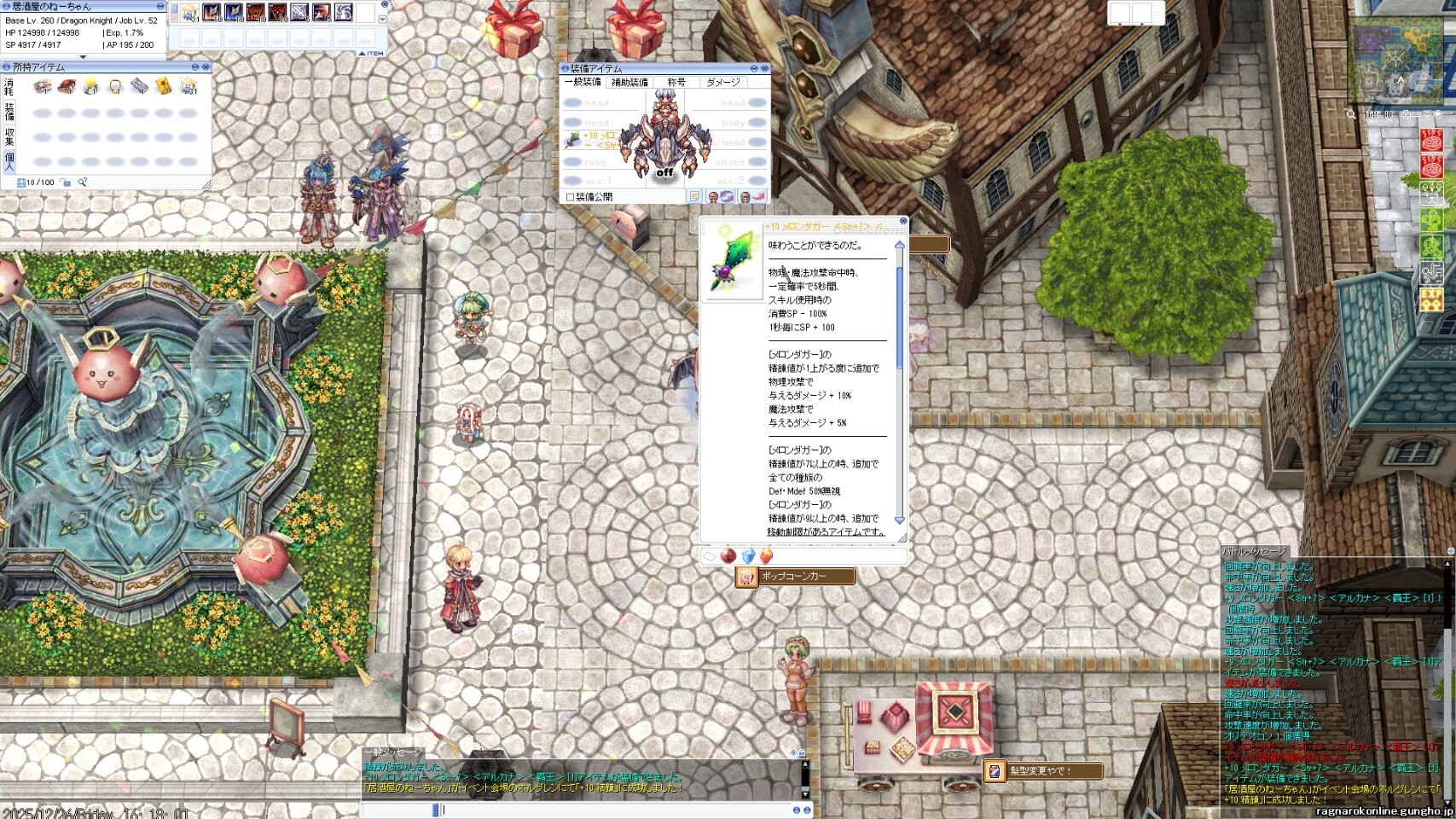Viewport: 1456px width, 819px height.
Task: Close the 装備アイテム equipment window
Action: coord(764,68)
